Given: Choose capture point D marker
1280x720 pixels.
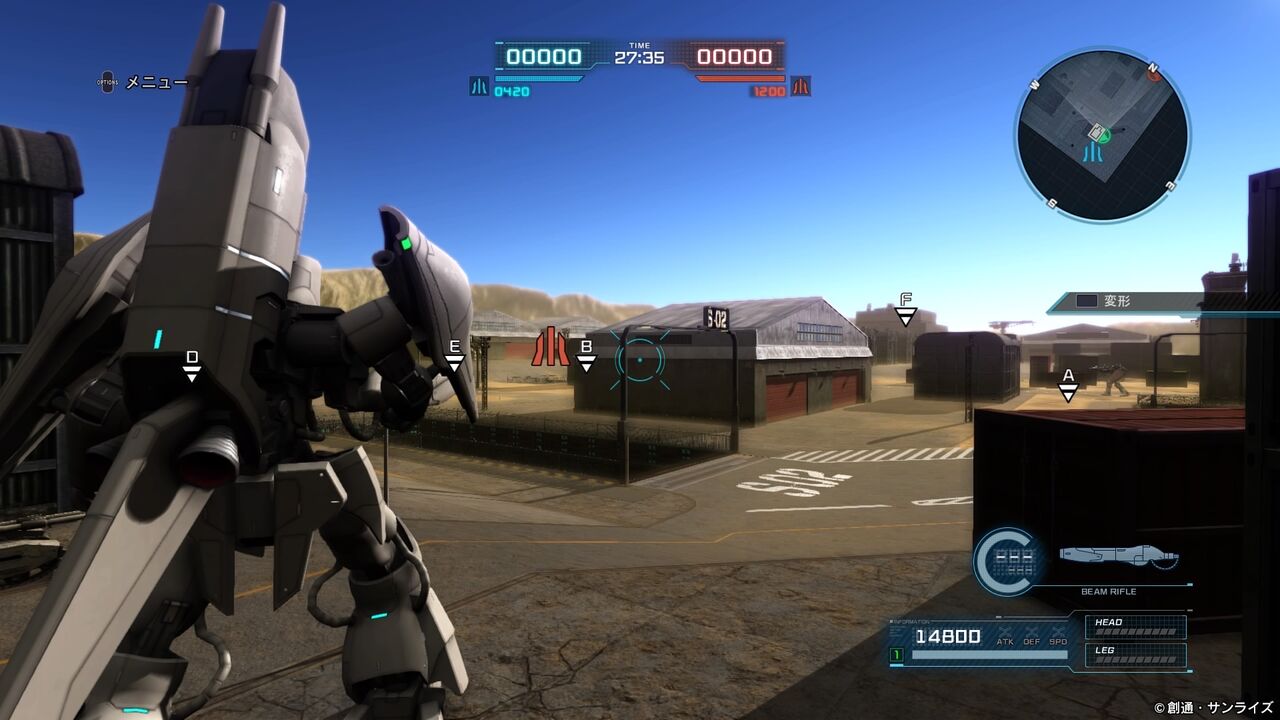Looking at the screenshot, I should [192, 365].
